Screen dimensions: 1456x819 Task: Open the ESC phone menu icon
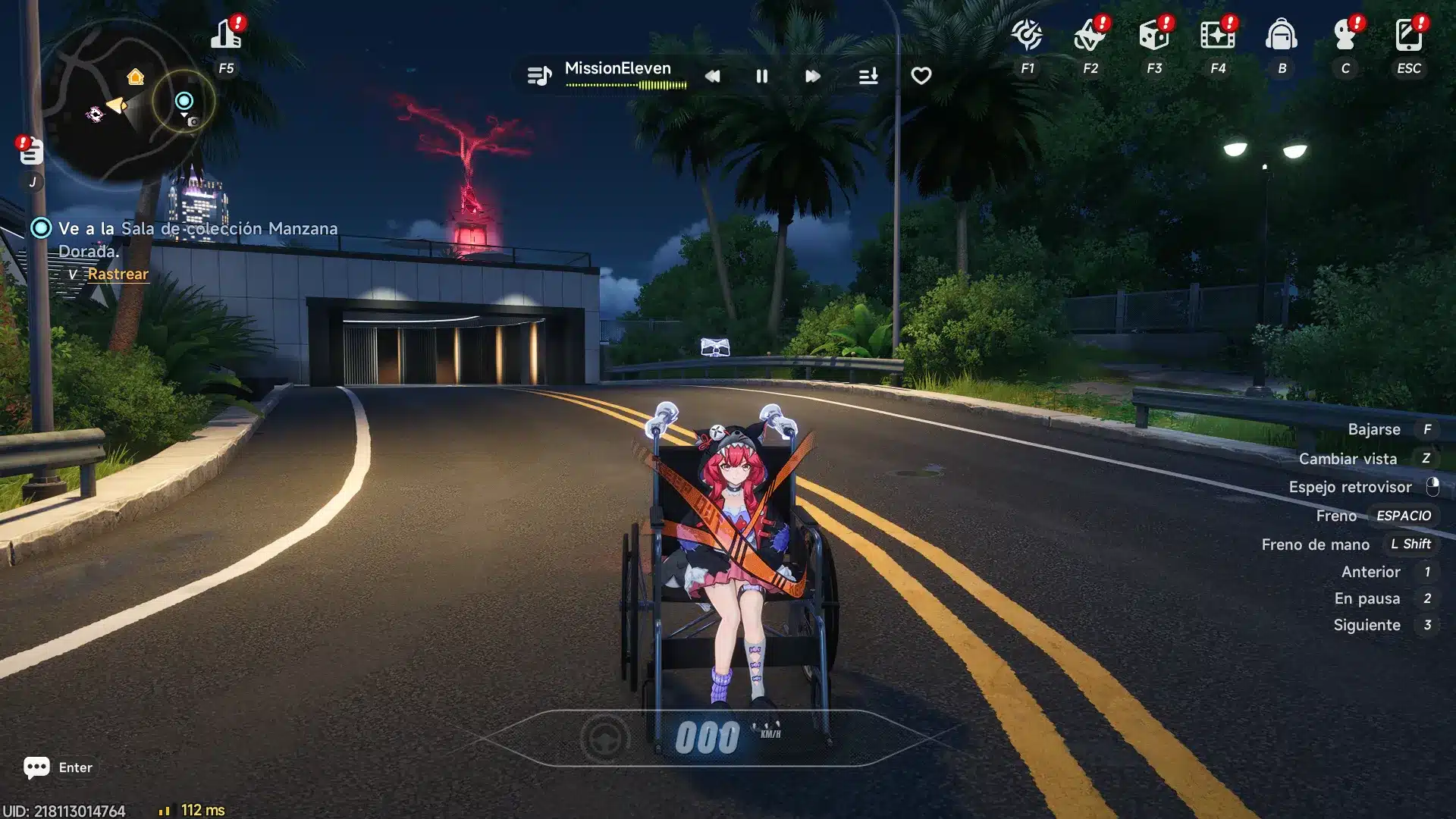tap(1408, 36)
